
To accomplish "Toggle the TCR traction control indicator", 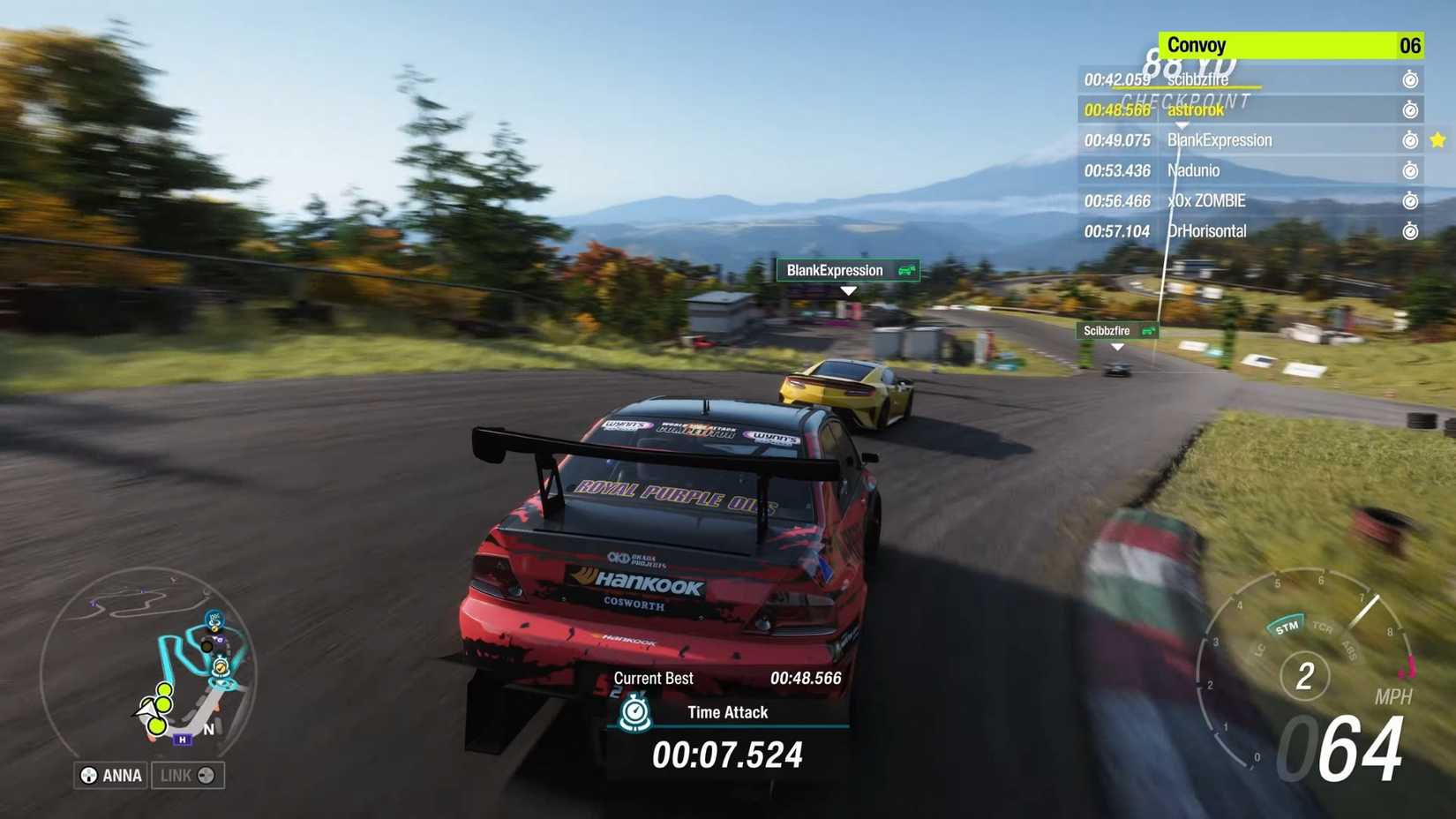I will [1324, 628].
